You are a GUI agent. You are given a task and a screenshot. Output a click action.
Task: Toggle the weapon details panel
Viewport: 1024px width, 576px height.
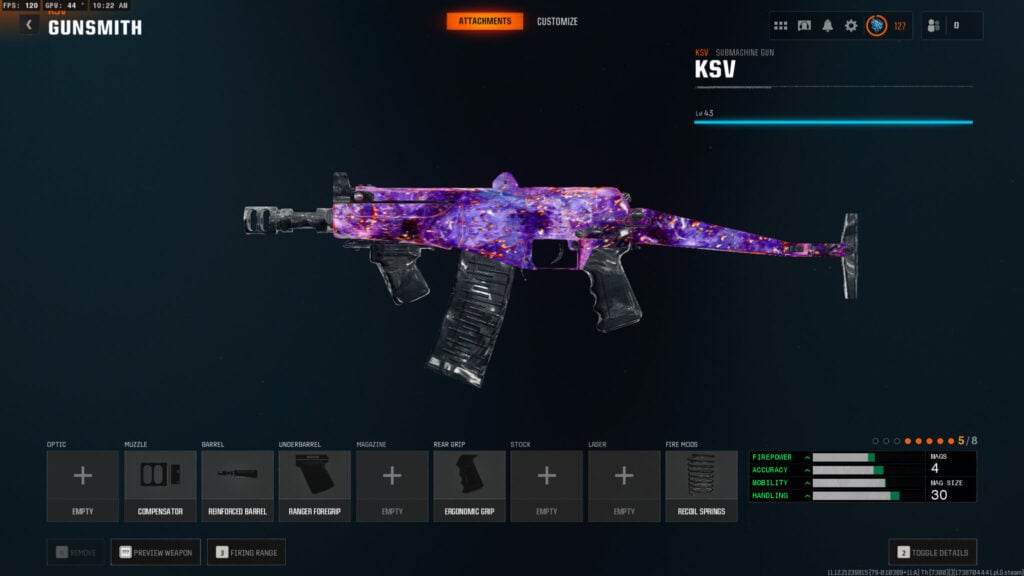(932, 552)
